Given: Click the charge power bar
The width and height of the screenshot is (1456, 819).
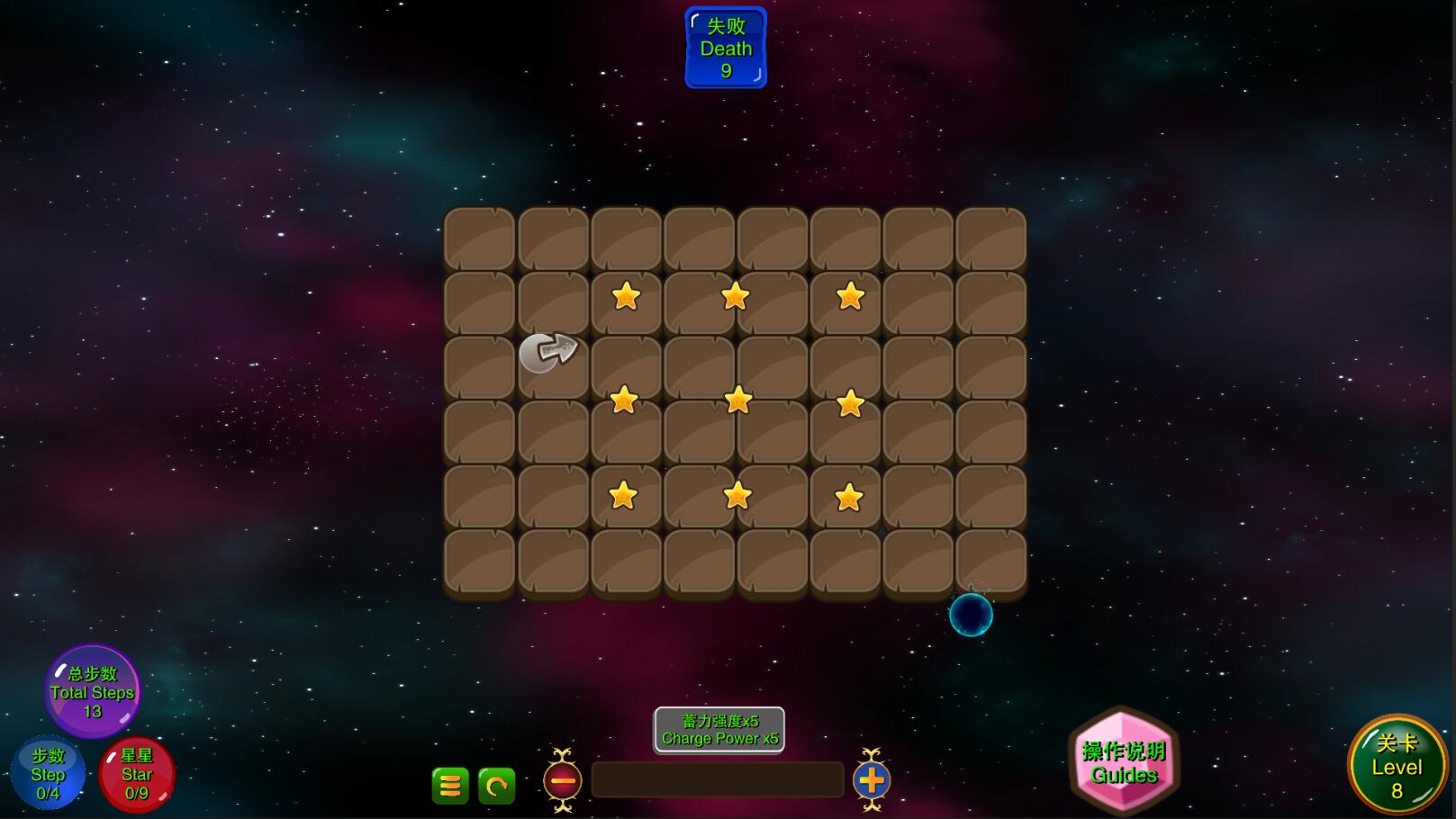Looking at the screenshot, I should click(x=718, y=779).
